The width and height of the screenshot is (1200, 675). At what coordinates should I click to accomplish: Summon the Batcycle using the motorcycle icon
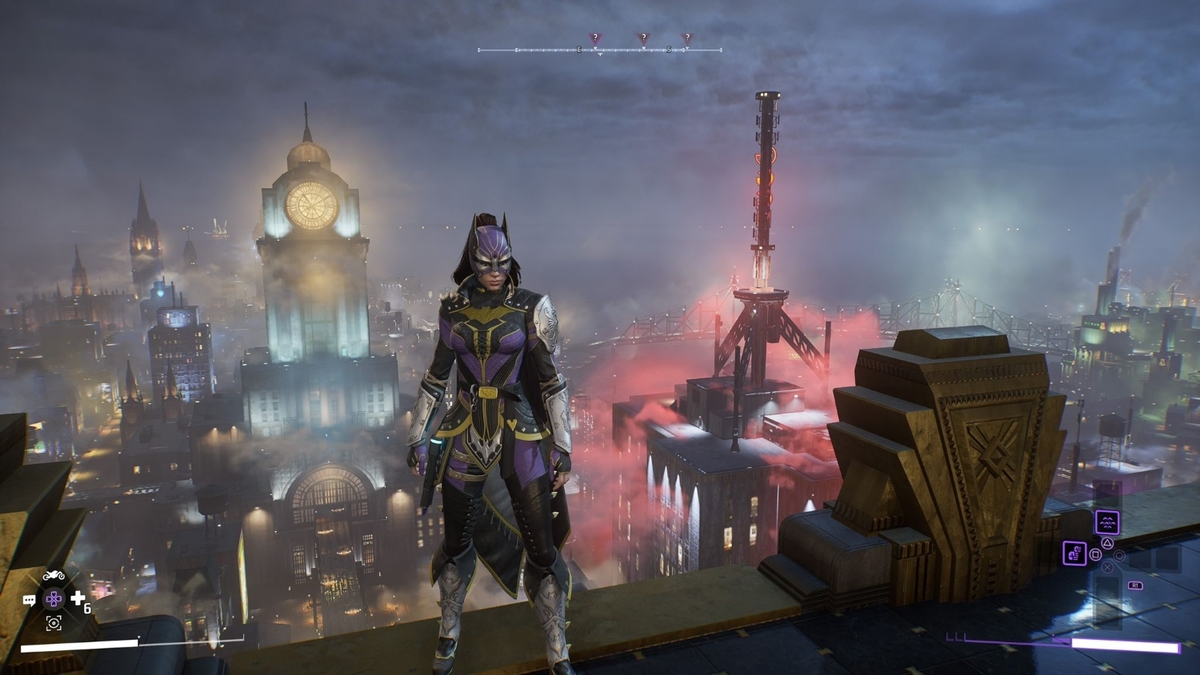pos(53,576)
